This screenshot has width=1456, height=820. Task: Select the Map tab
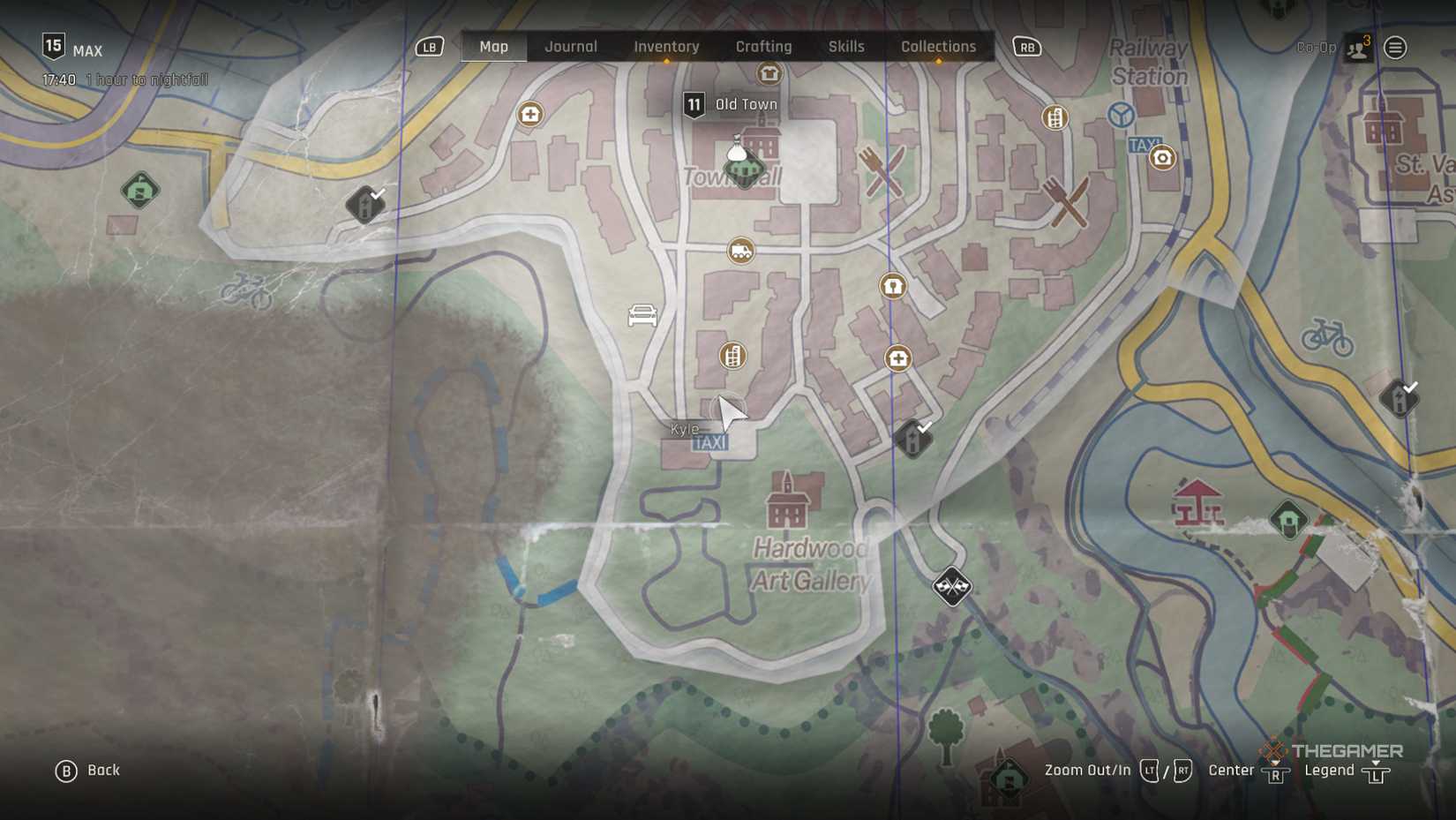[x=493, y=47]
